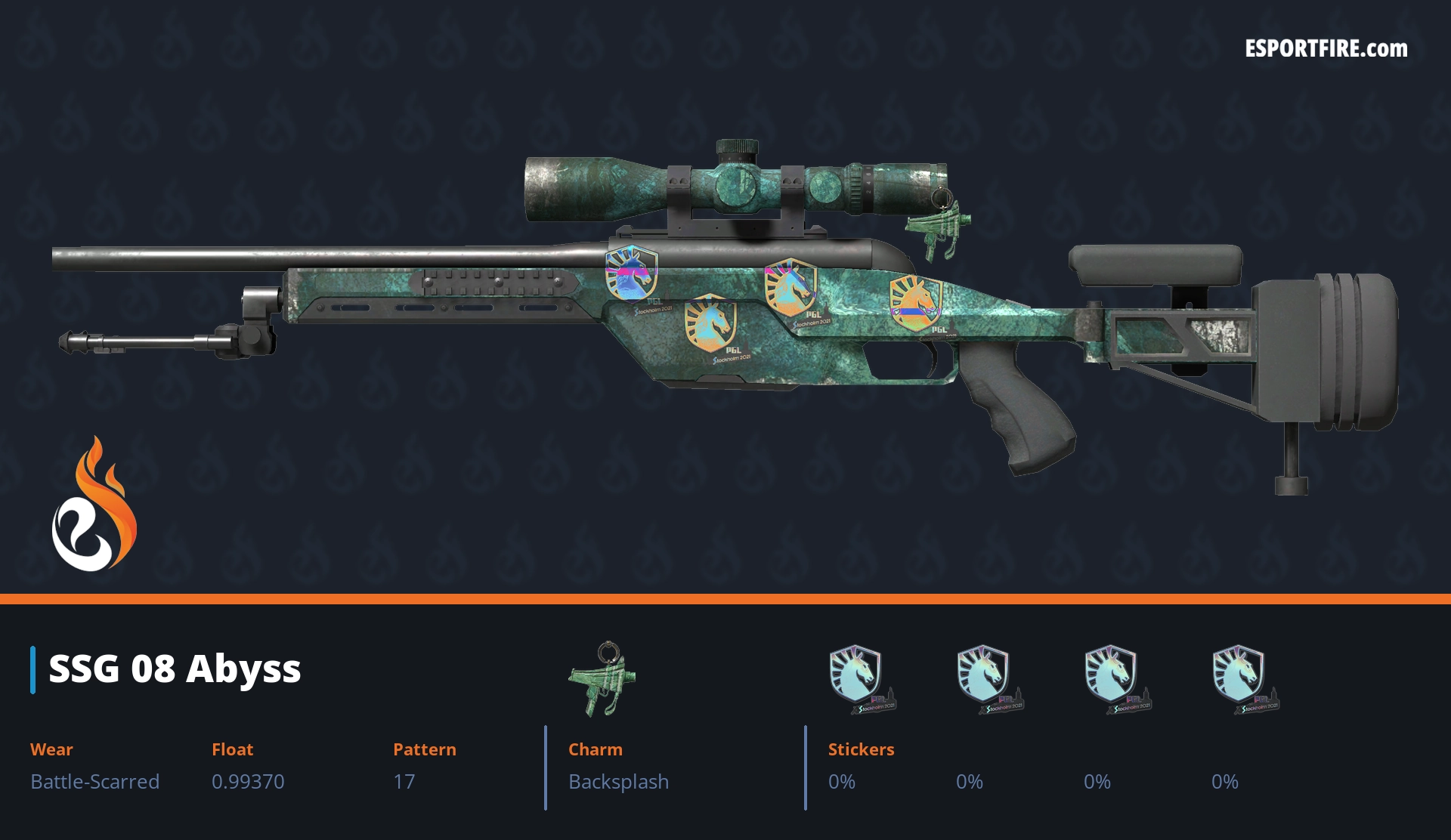Open the ESPORTFIRE.com site link
Image resolution: width=1451 pixels, height=840 pixels.
[1326, 49]
